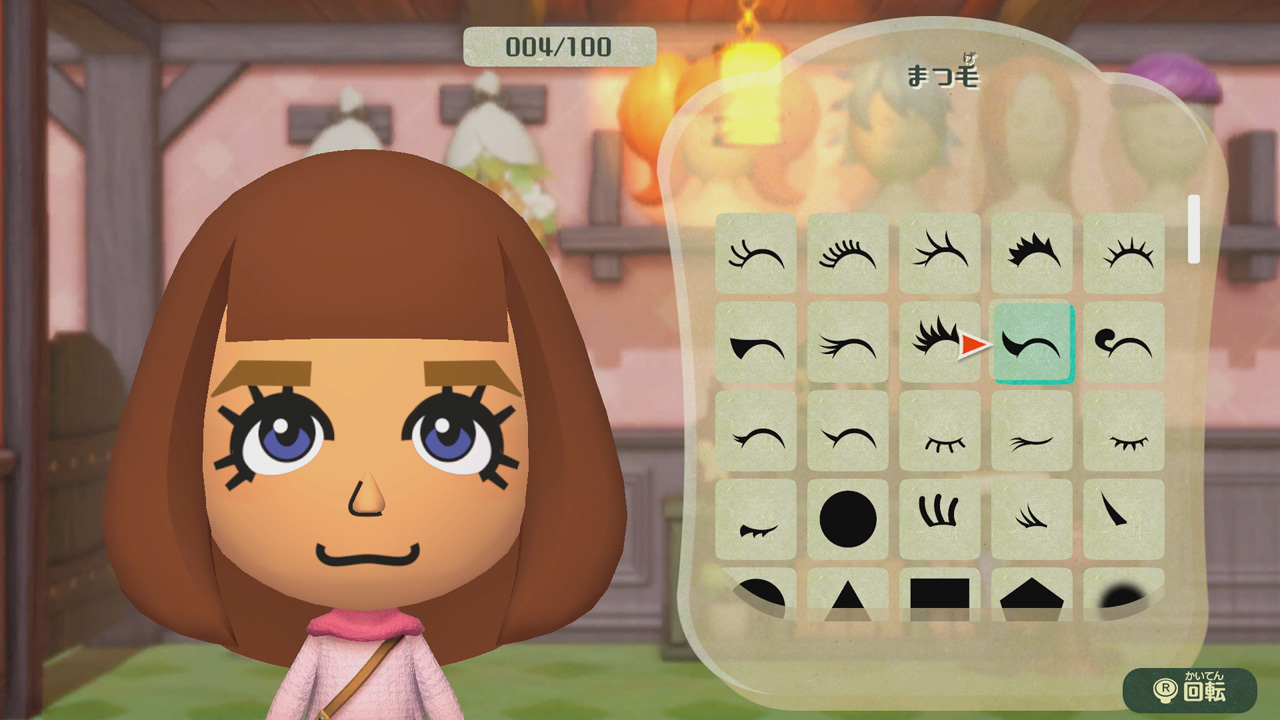
Task: Click the scrollbar on the panel's right edge
Action: click(x=1193, y=228)
